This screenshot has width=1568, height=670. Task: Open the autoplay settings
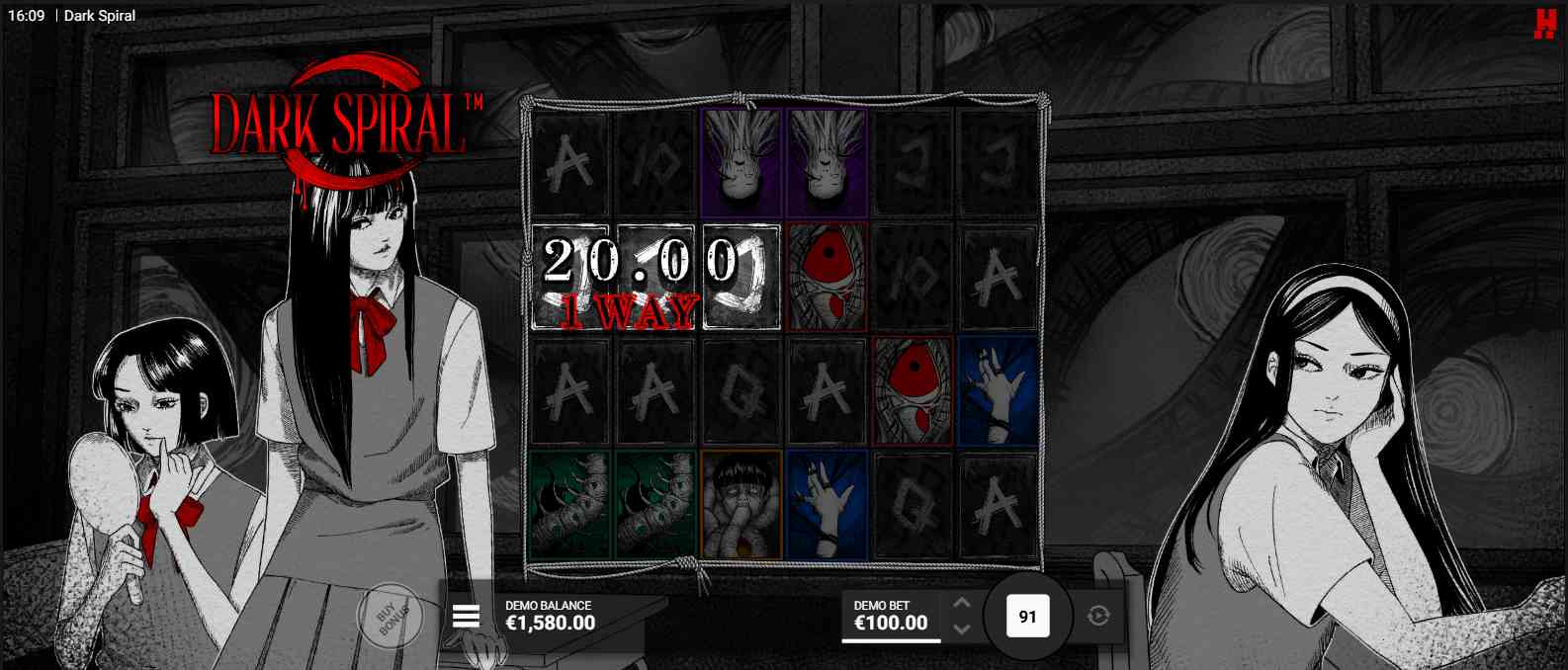pyautogui.click(x=1098, y=616)
